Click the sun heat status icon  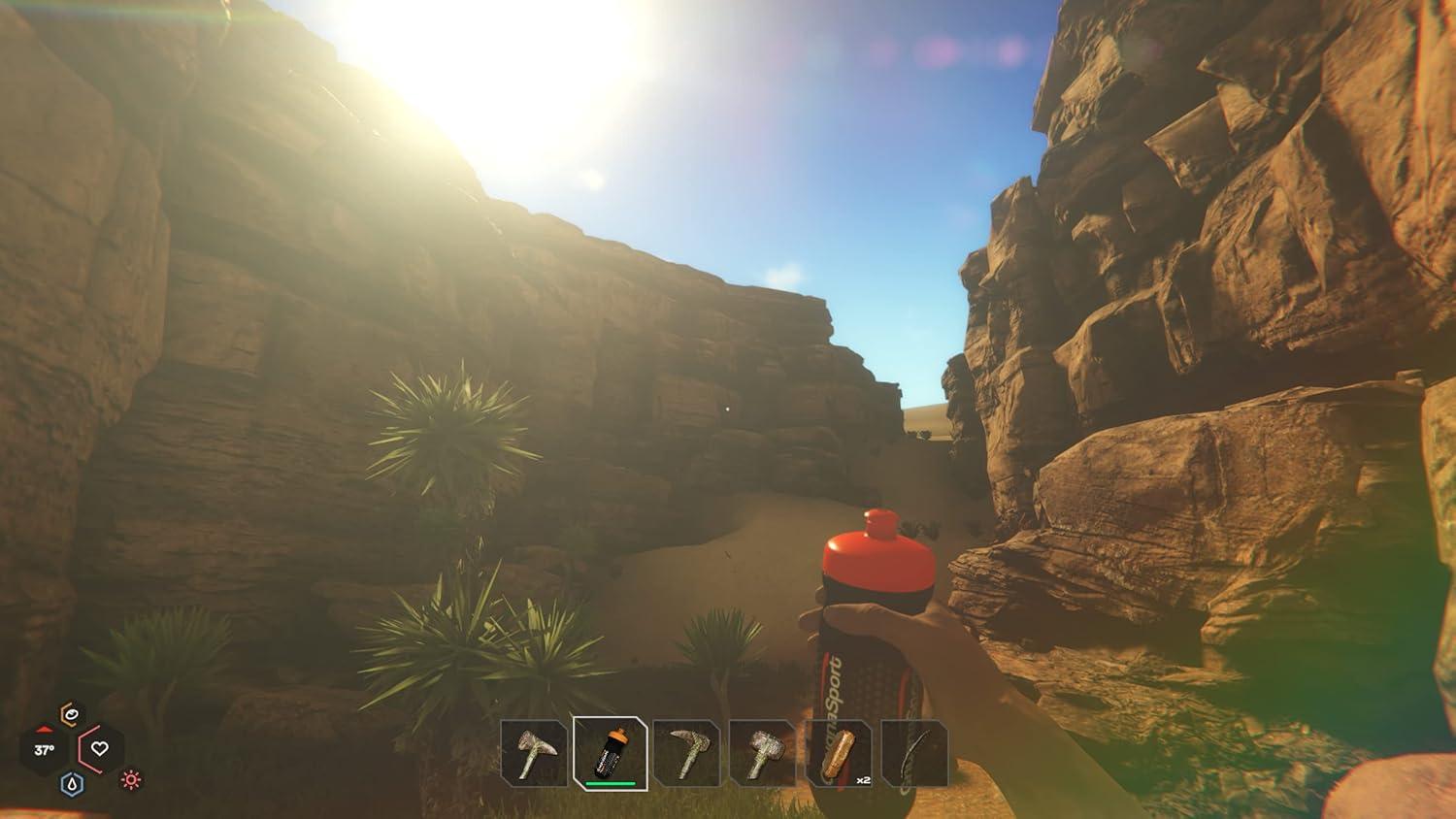129,782
